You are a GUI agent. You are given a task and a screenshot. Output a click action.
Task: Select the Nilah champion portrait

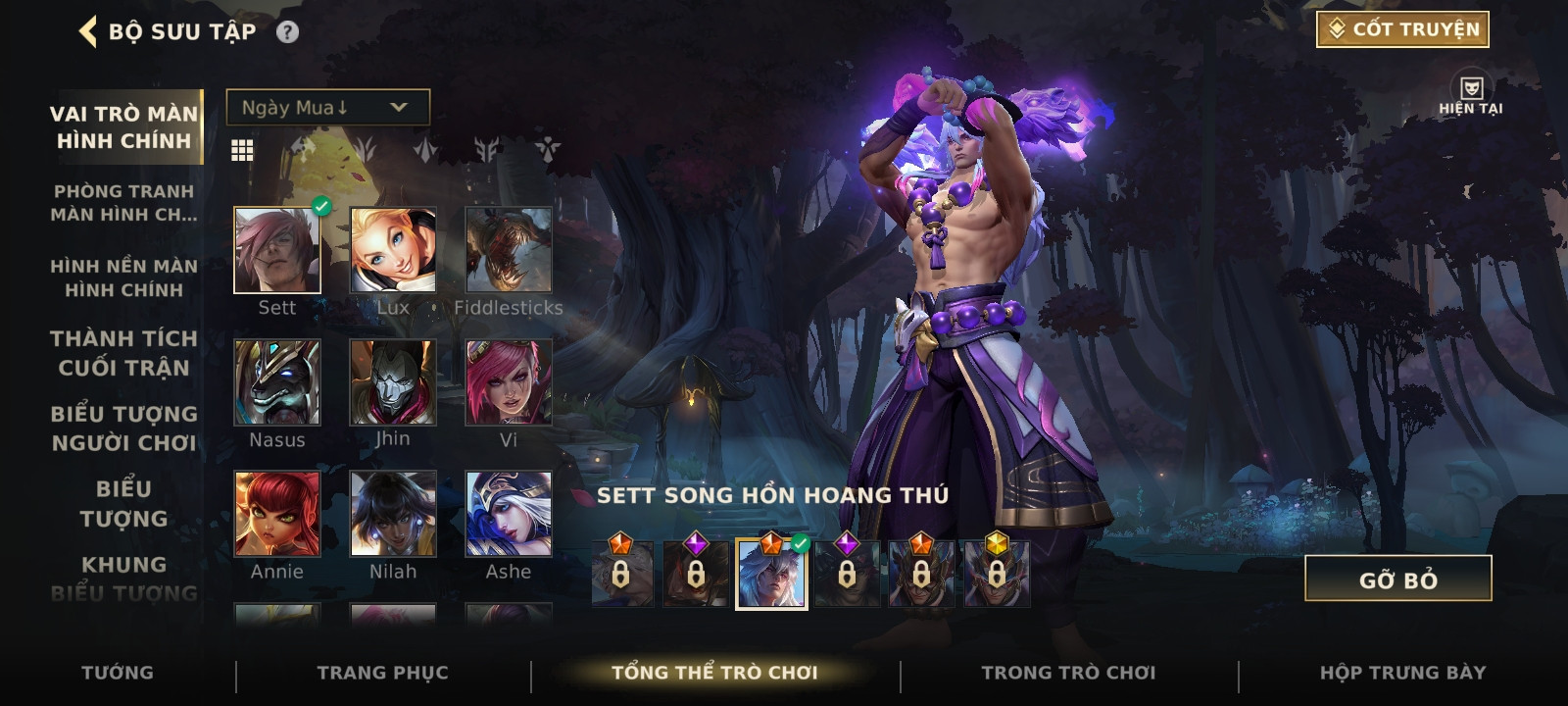coord(393,514)
